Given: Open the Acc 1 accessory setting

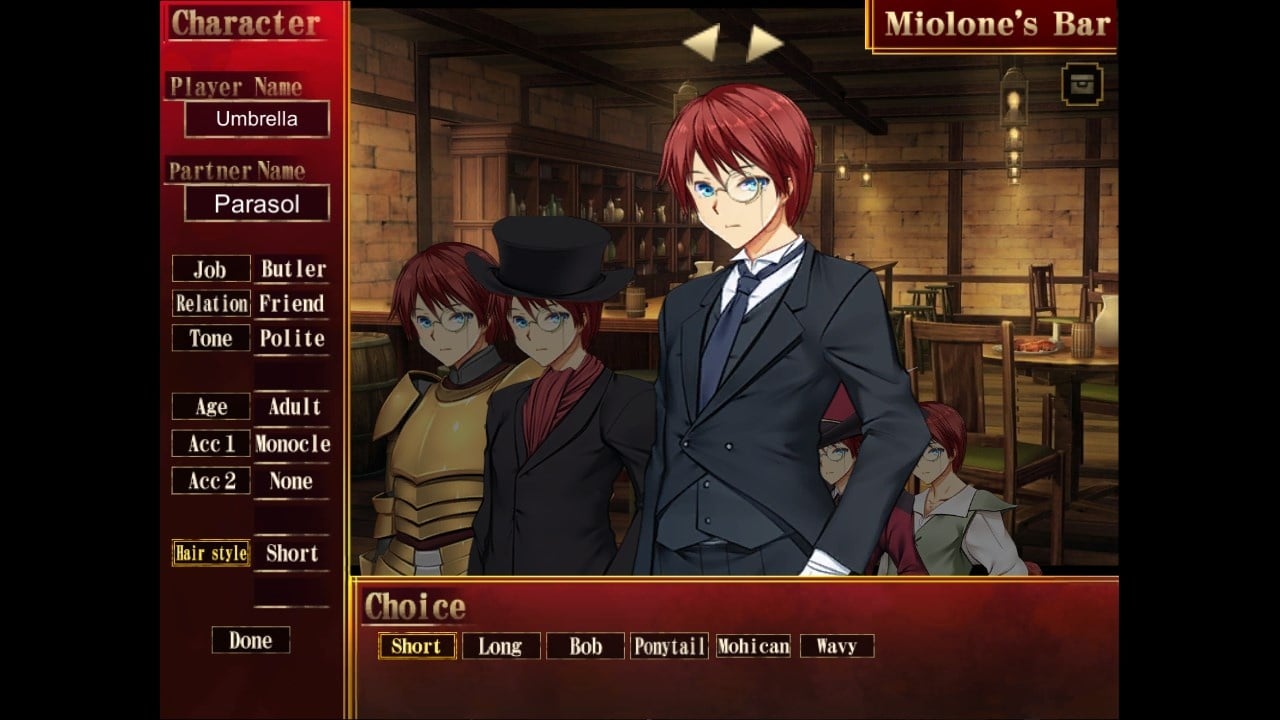Looking at the screenshot, I should coord(210,444).
